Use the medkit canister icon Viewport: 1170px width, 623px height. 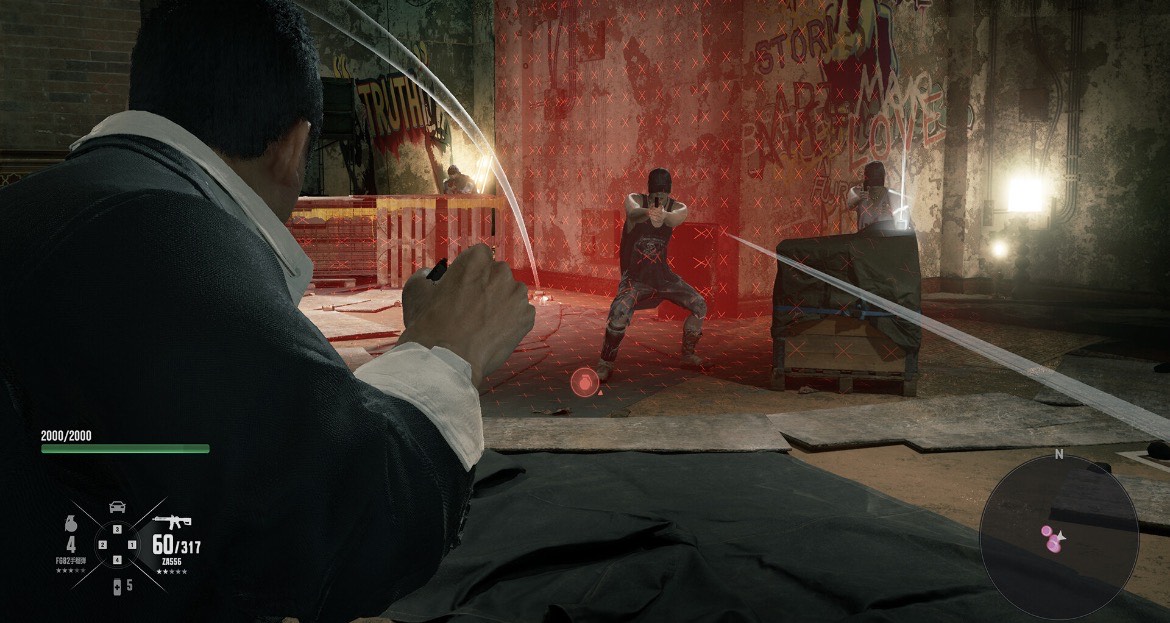point(116,585)
